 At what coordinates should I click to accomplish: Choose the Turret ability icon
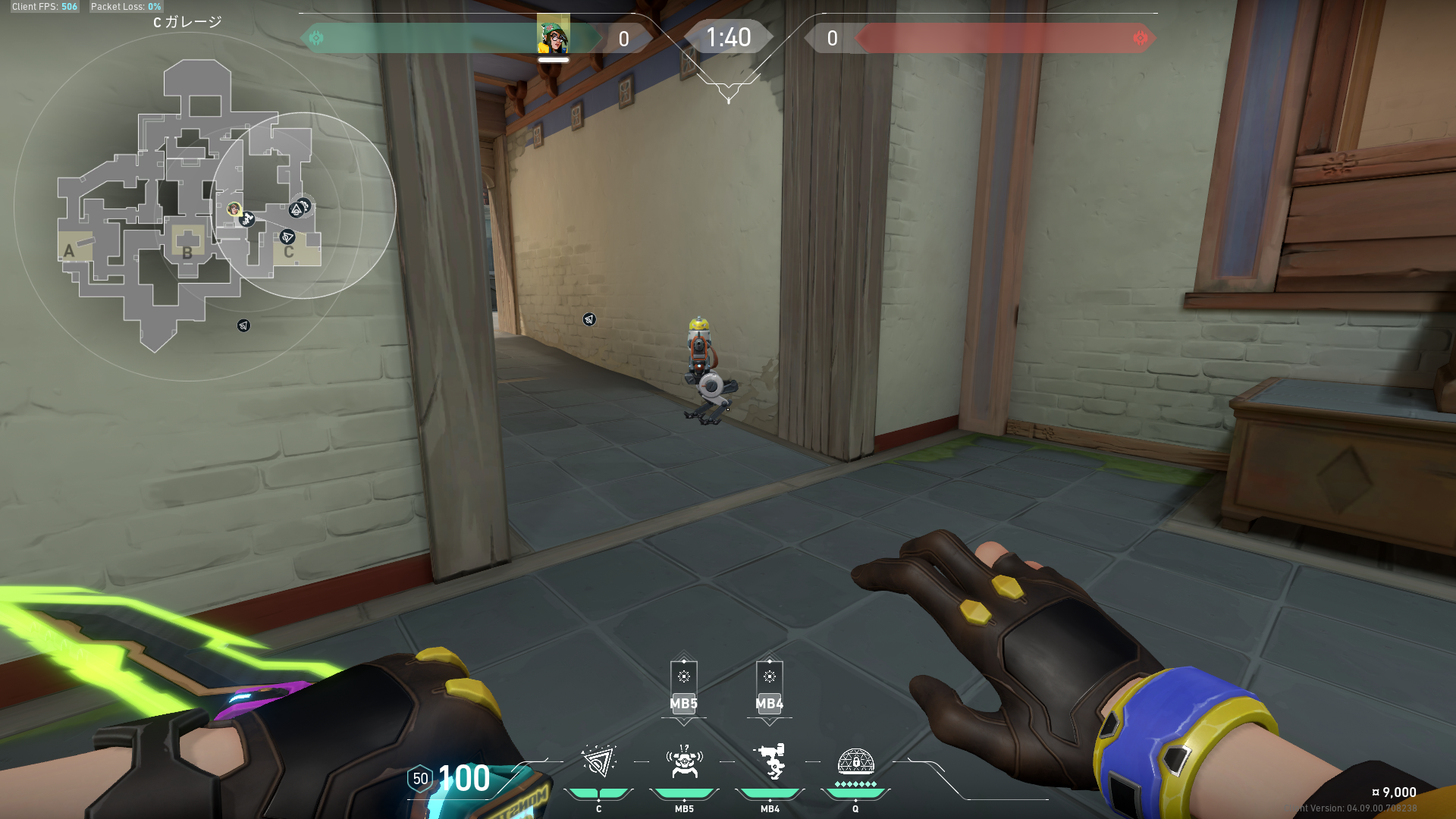[x=770, y=762]
